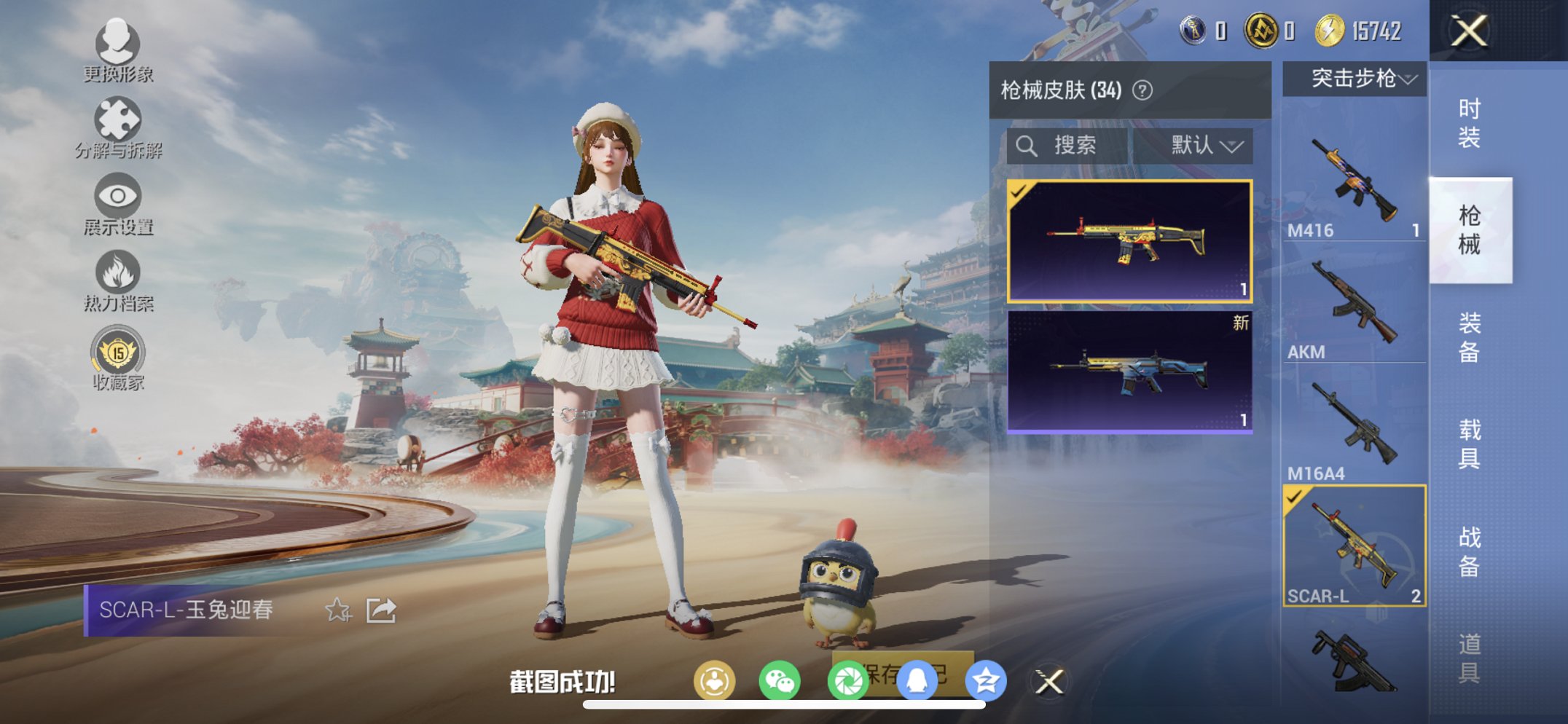
Task: Share the screenshot via WeChat
Action: [779, 679]
